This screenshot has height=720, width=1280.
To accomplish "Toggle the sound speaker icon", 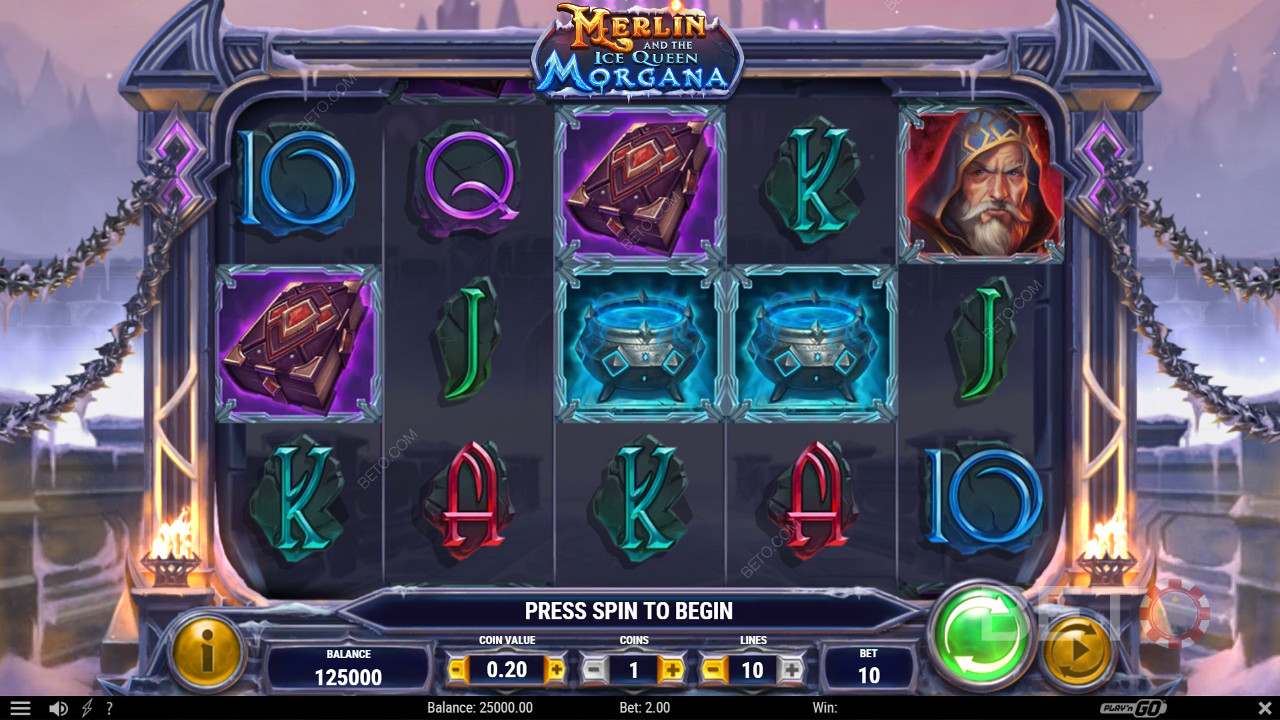I will tap(58, 708).
